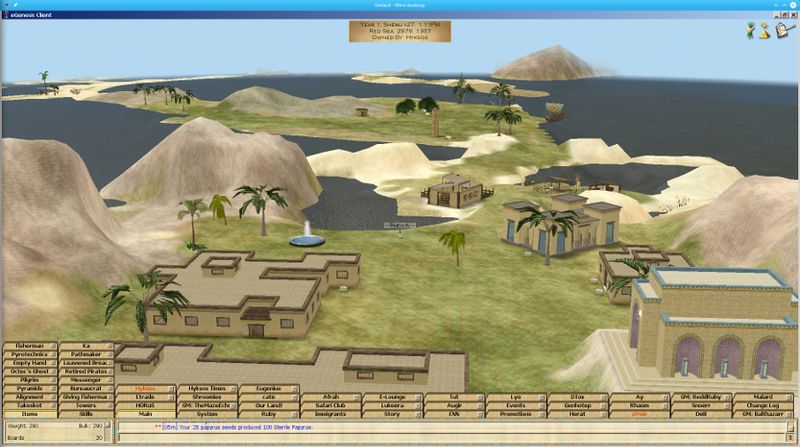
Task: Select the Events tab
Action: coord(515,404)
